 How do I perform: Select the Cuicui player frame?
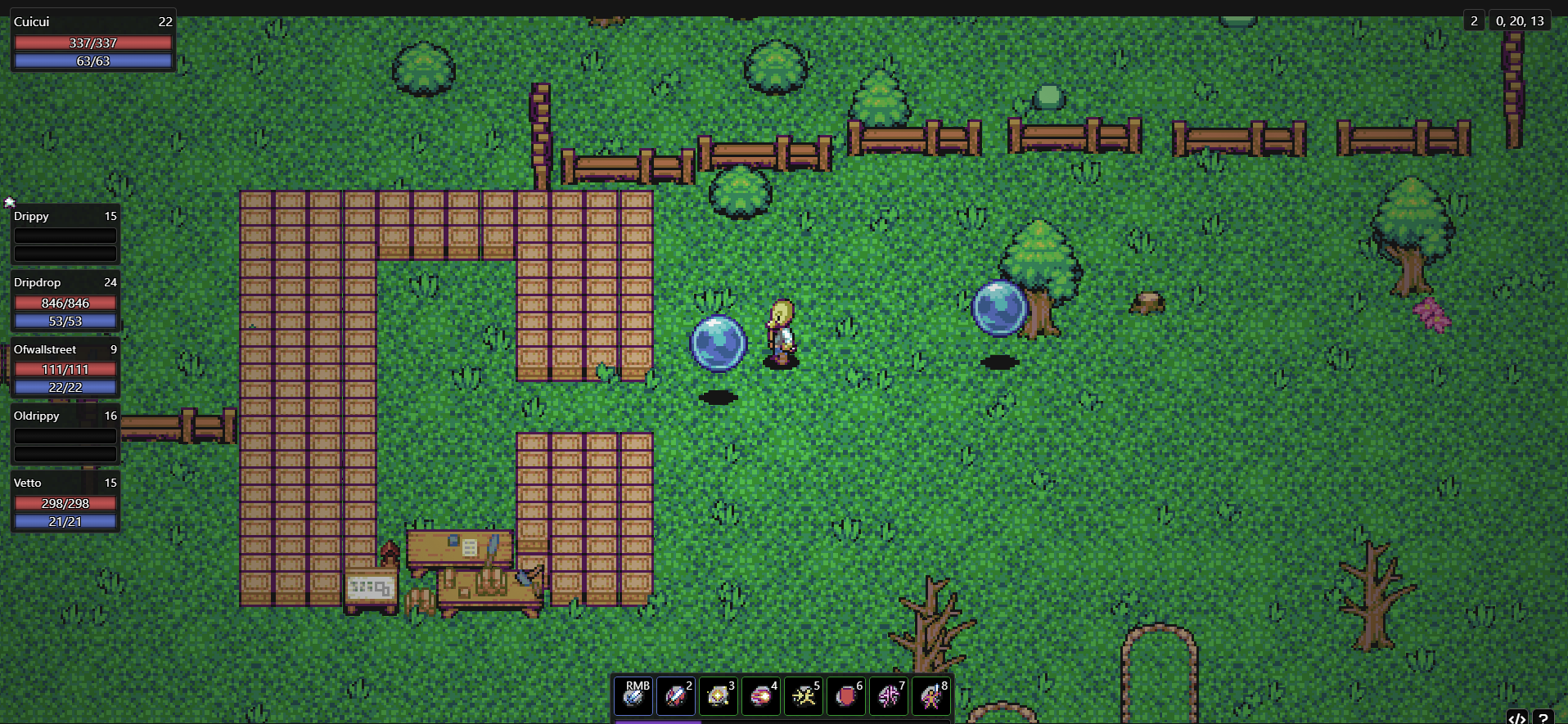click(92, 41)
